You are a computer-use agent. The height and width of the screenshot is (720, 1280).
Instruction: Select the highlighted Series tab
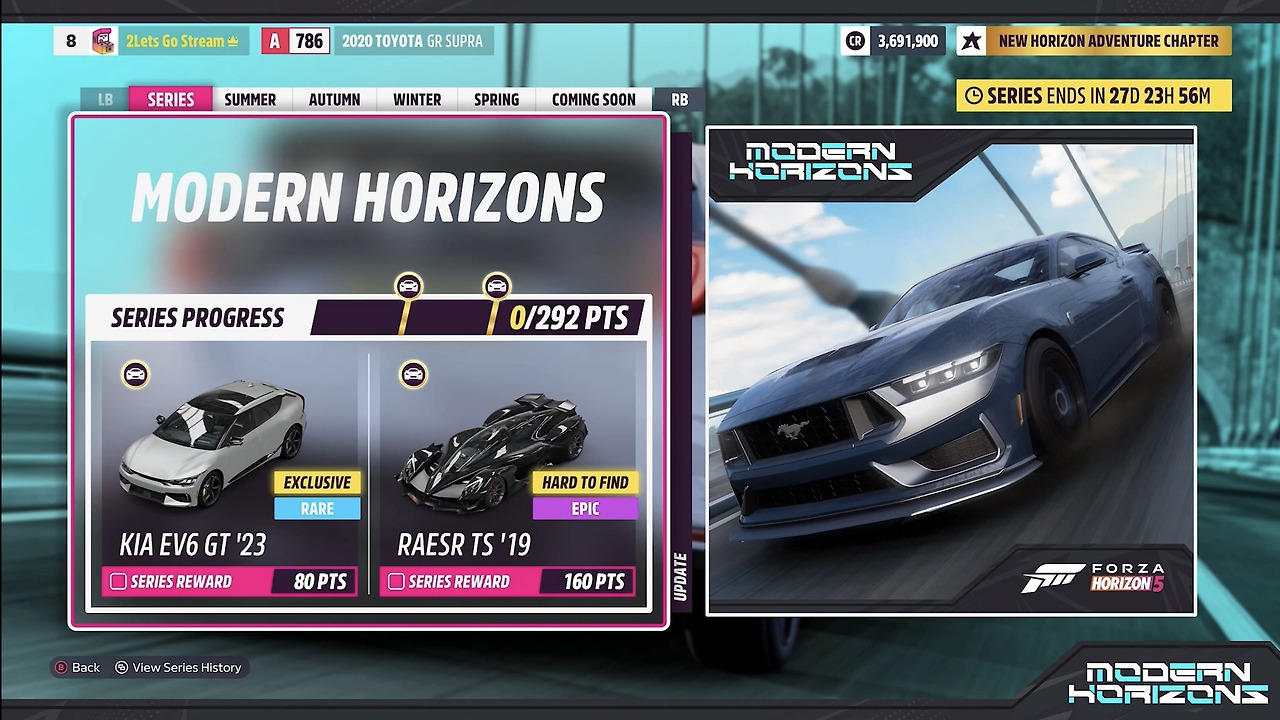coord(171,99)
